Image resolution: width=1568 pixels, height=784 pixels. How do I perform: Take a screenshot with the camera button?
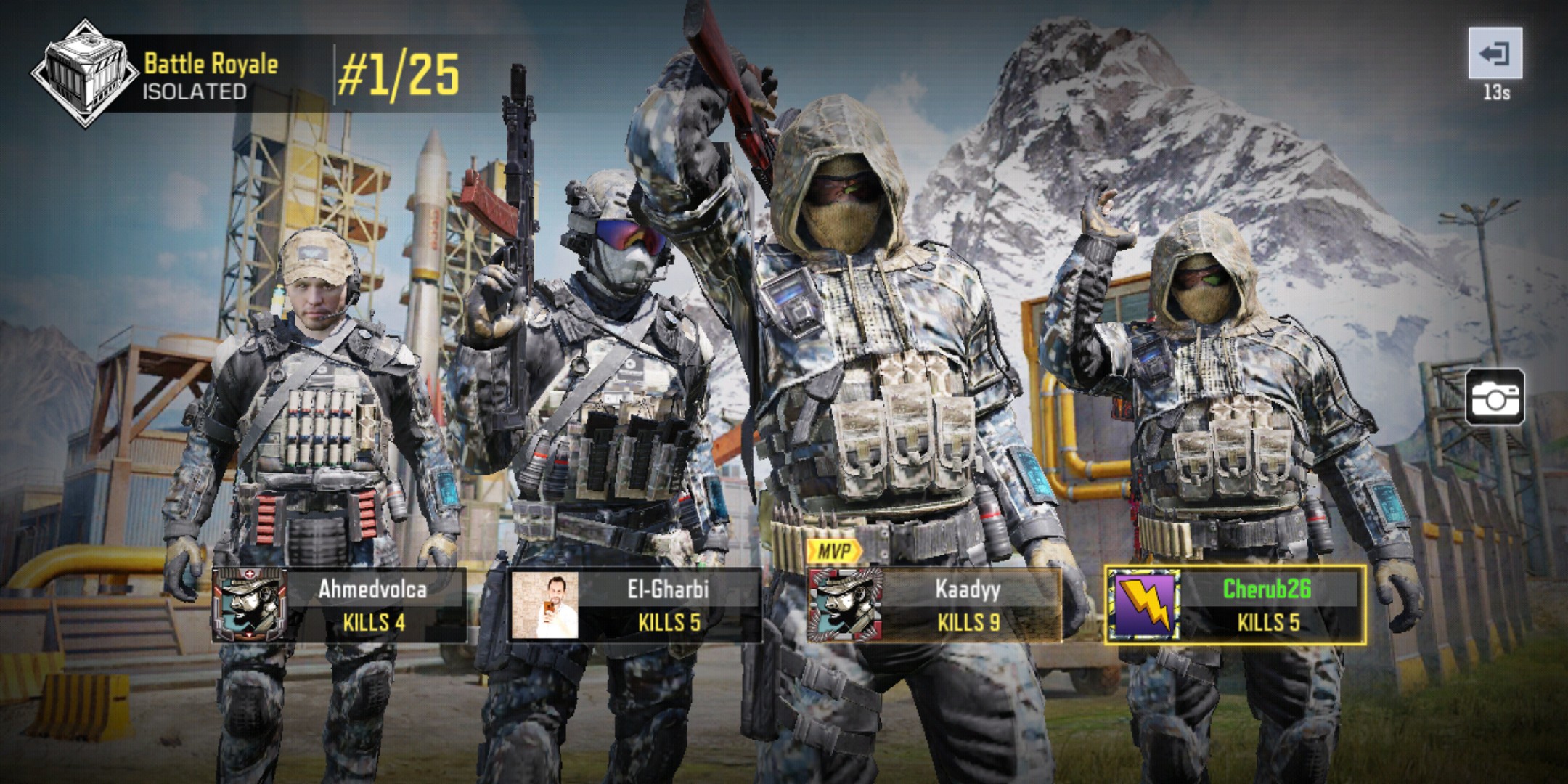1494,397
